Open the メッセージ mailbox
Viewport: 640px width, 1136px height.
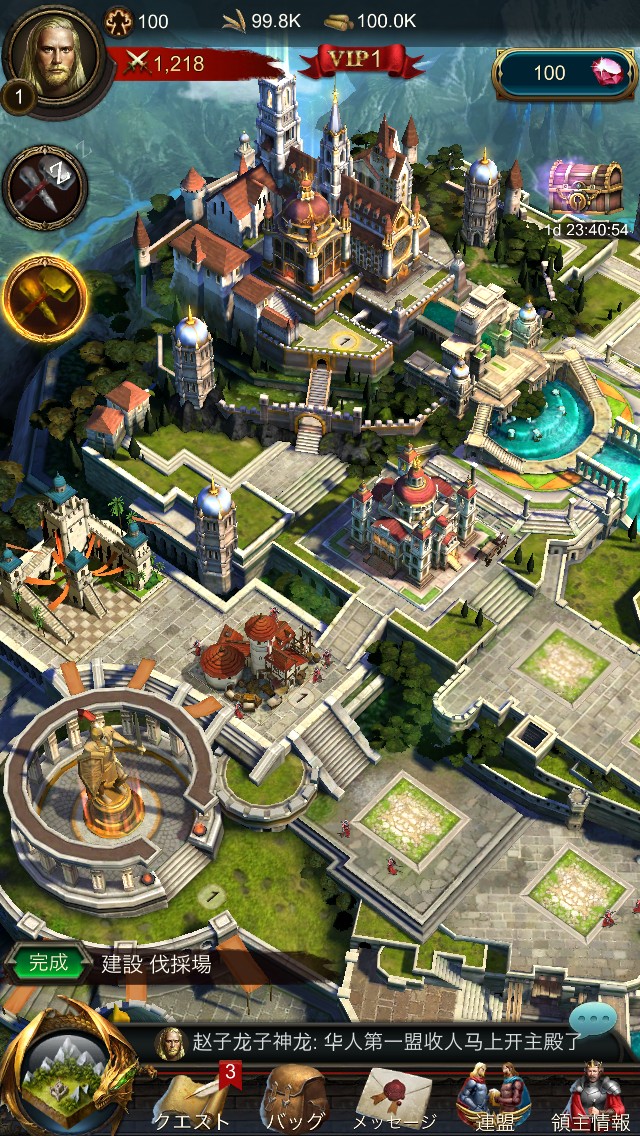(x=394, y=1099)
